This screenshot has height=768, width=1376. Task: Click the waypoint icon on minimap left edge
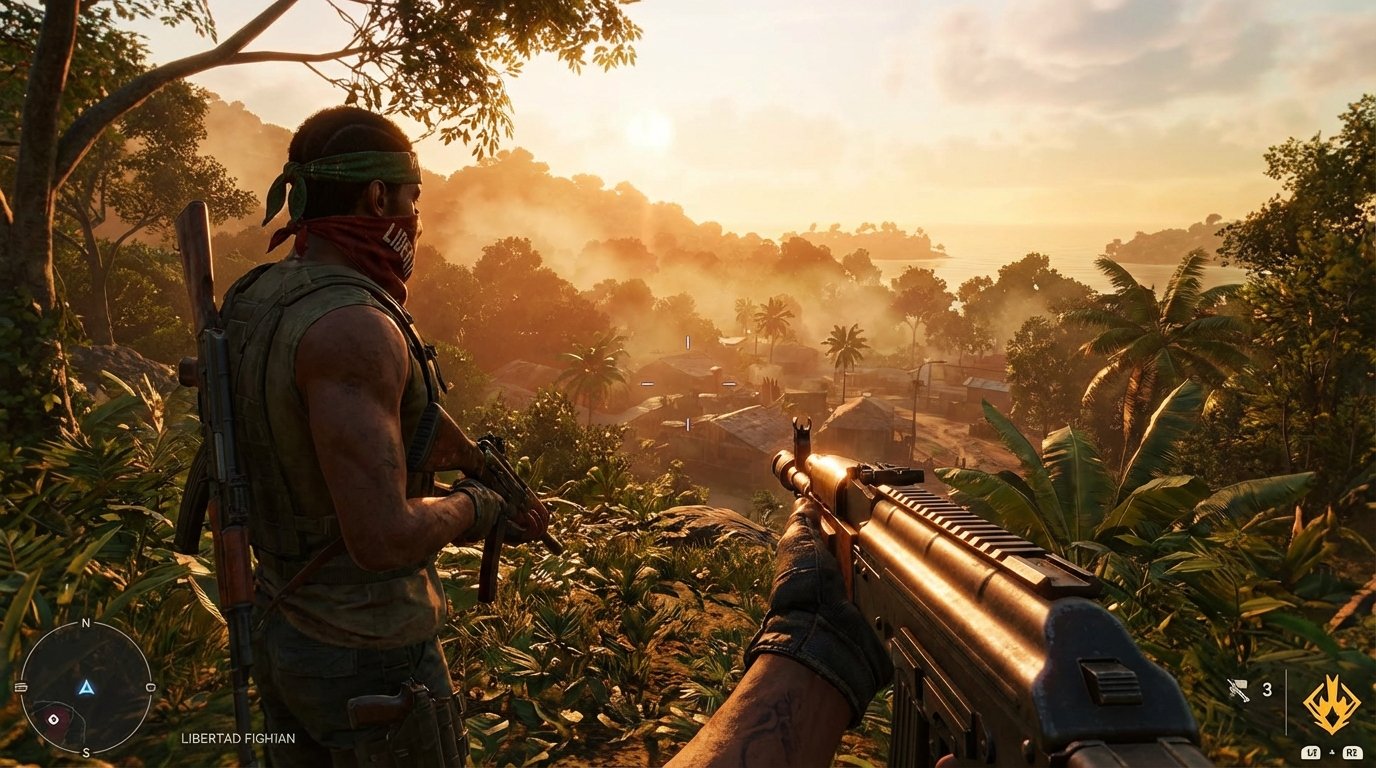point(21,688)
